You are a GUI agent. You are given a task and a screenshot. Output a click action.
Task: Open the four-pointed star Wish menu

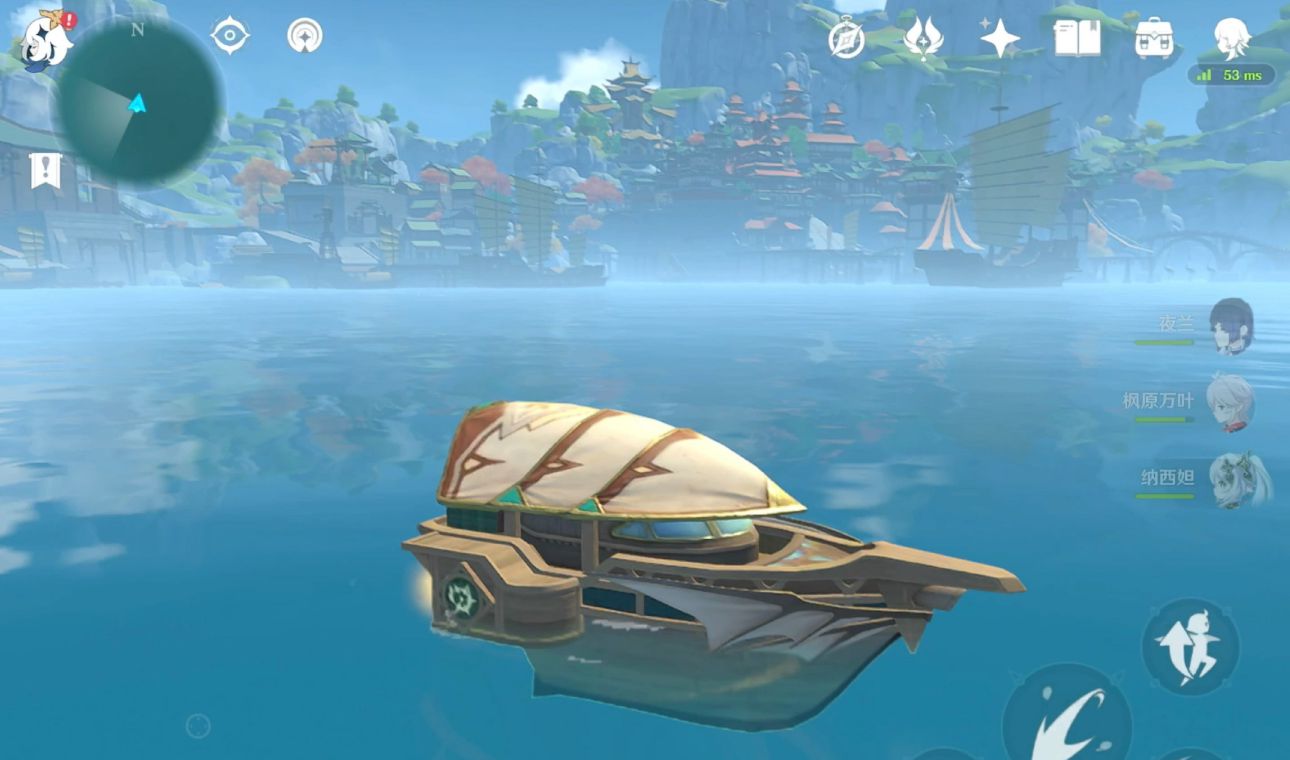pos(999,39)
